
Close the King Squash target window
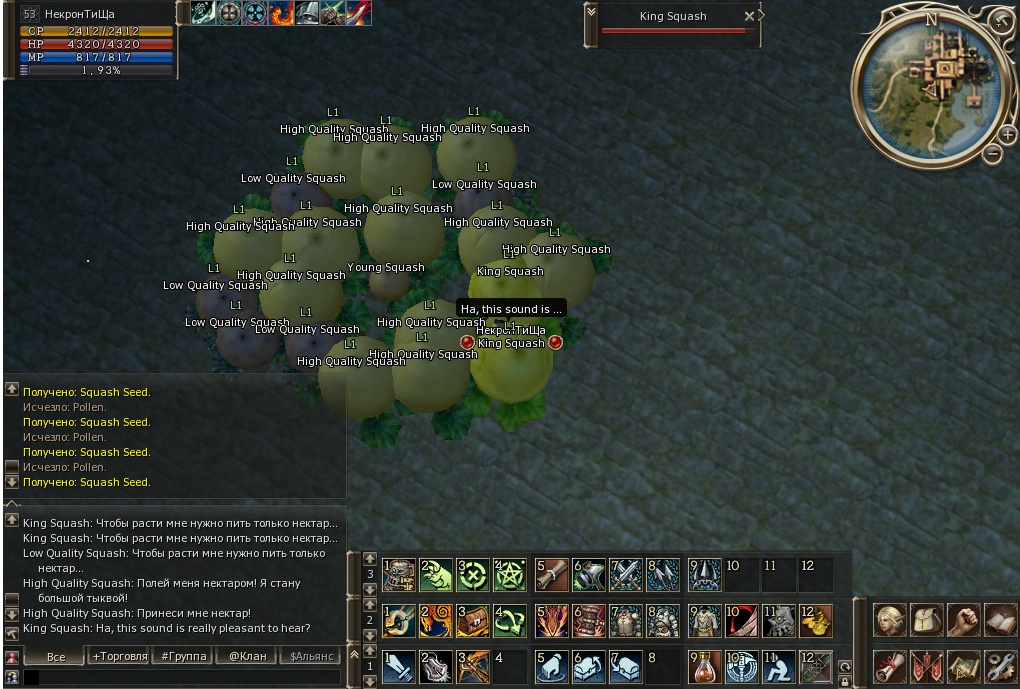click(749, 16)
